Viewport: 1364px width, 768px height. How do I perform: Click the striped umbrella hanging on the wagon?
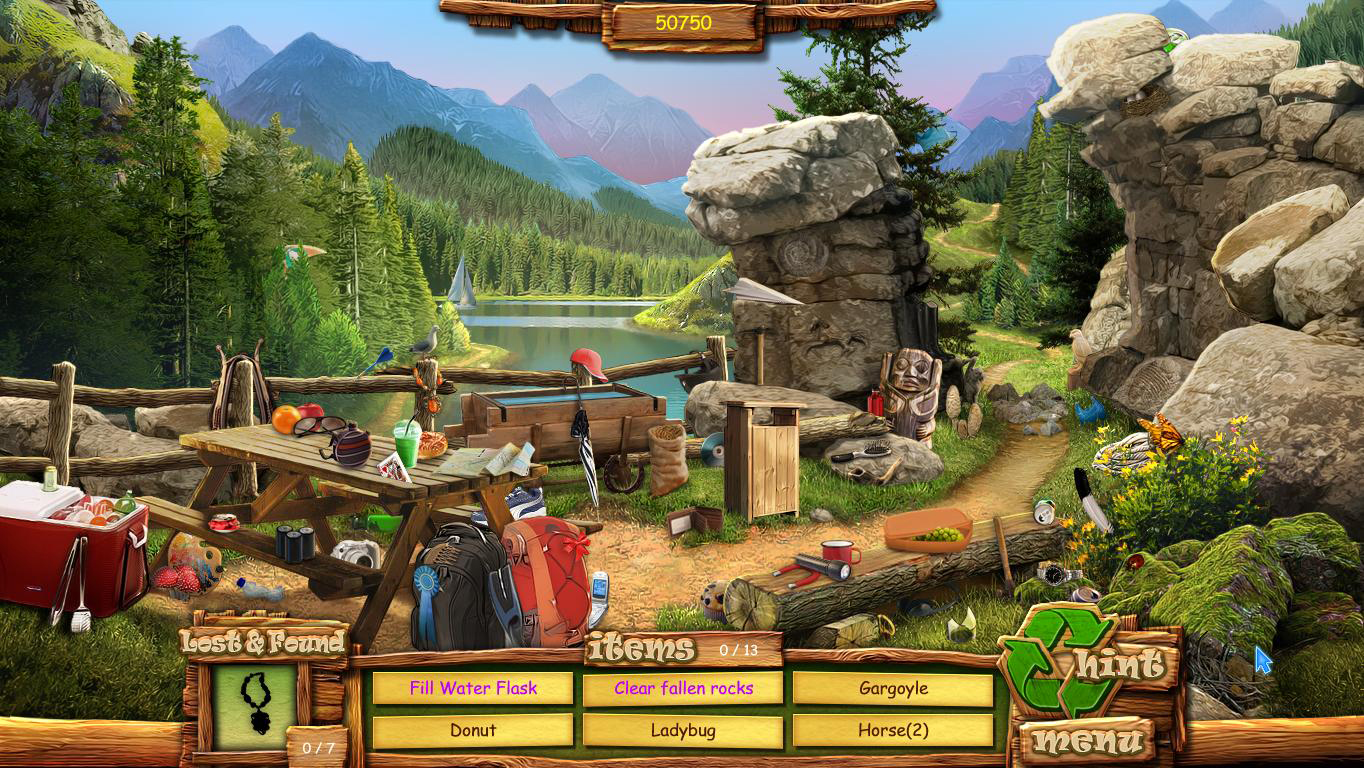(x=586, y=450)
